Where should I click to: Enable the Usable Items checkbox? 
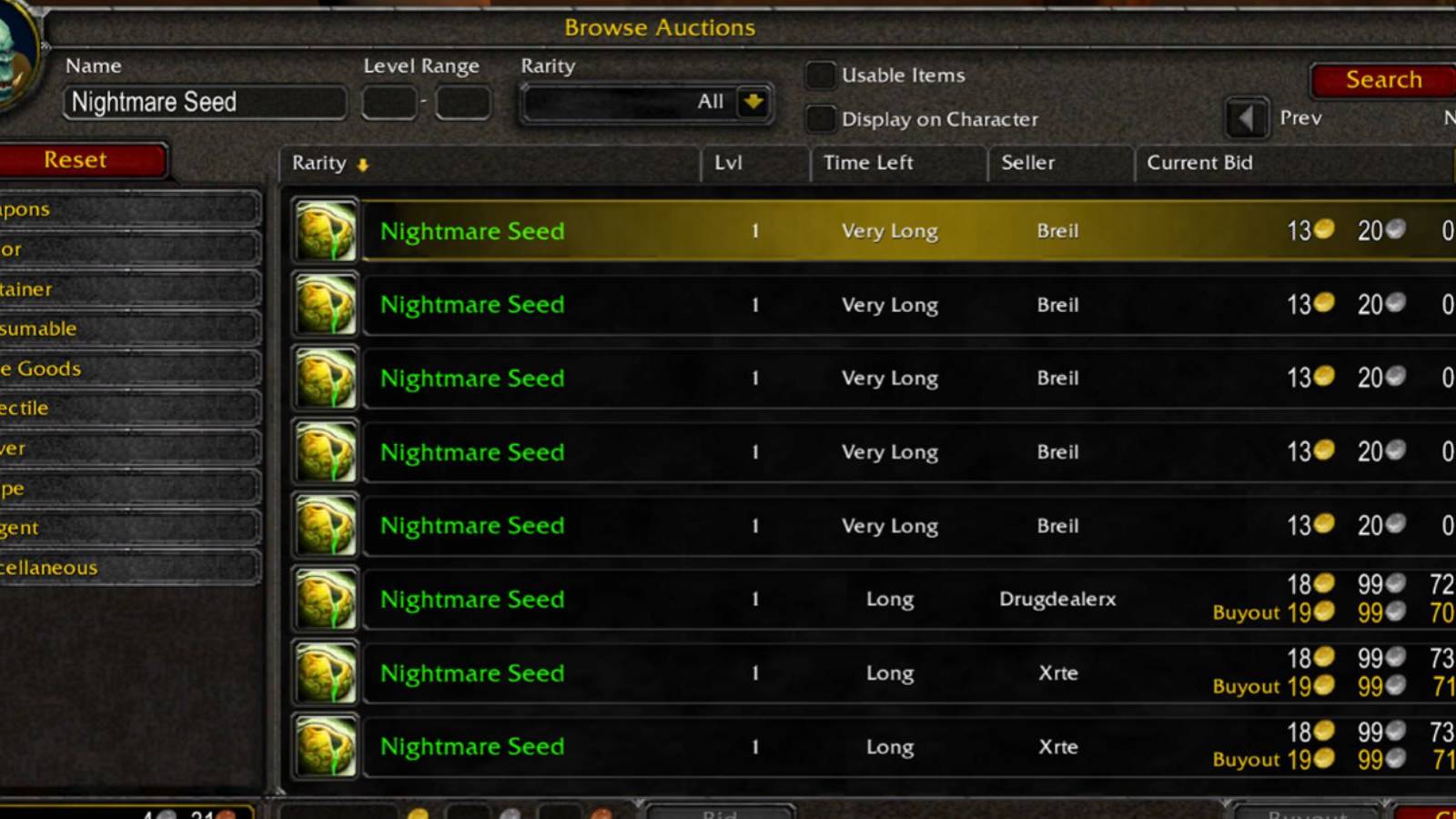click(820, 76)
